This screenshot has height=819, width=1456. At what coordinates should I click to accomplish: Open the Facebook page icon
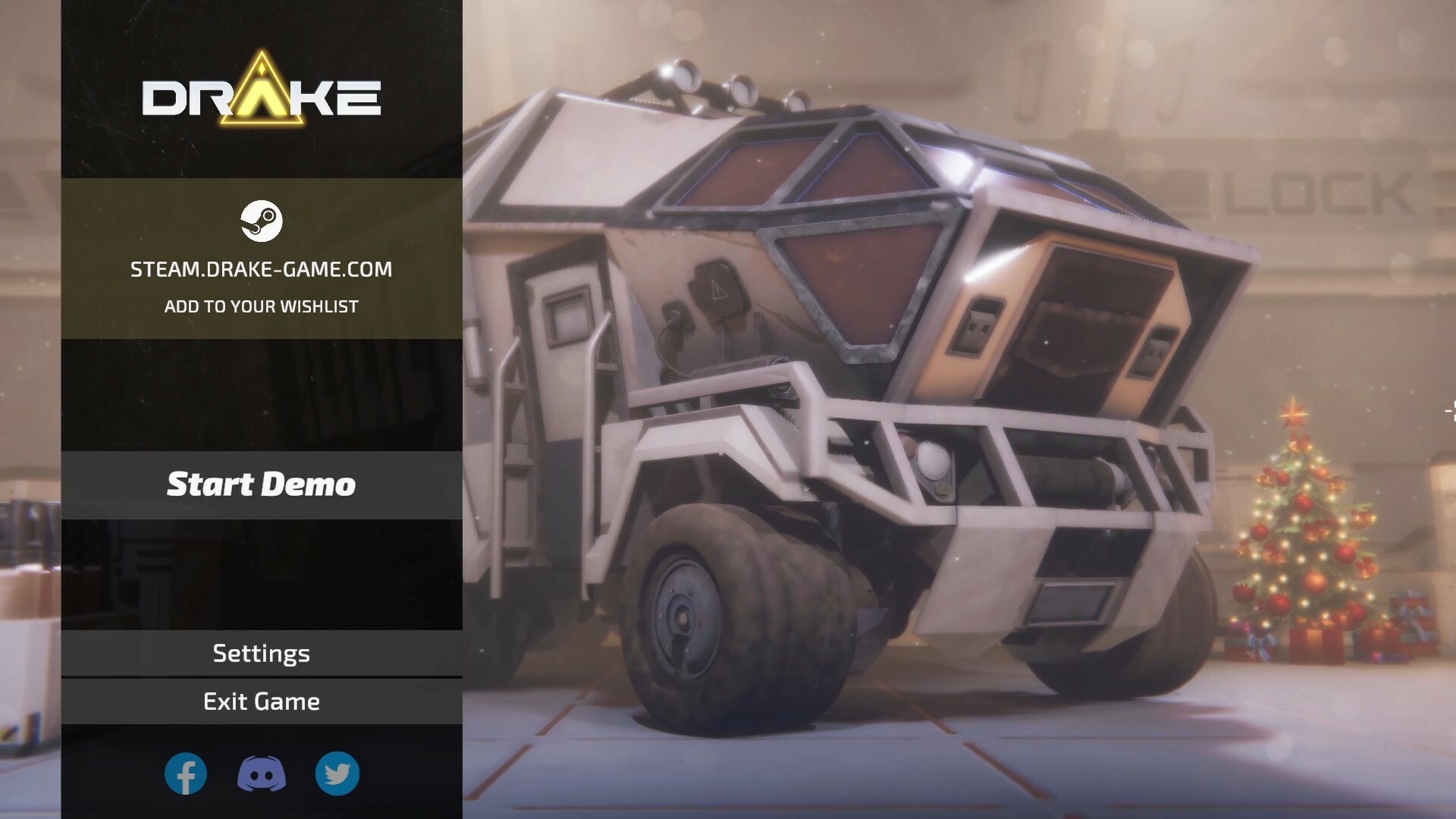tap(186, 774)
